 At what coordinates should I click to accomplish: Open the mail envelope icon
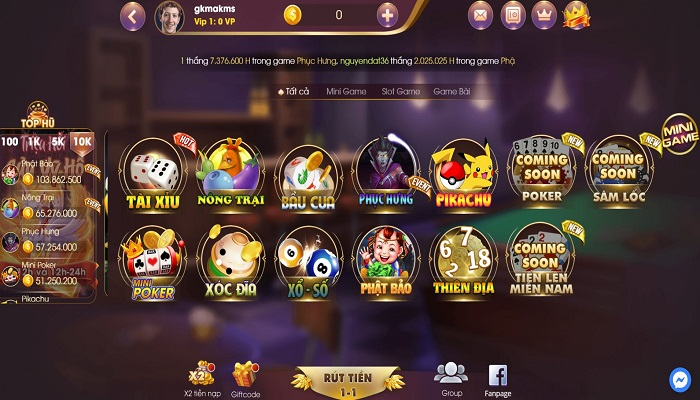point(481,15)
